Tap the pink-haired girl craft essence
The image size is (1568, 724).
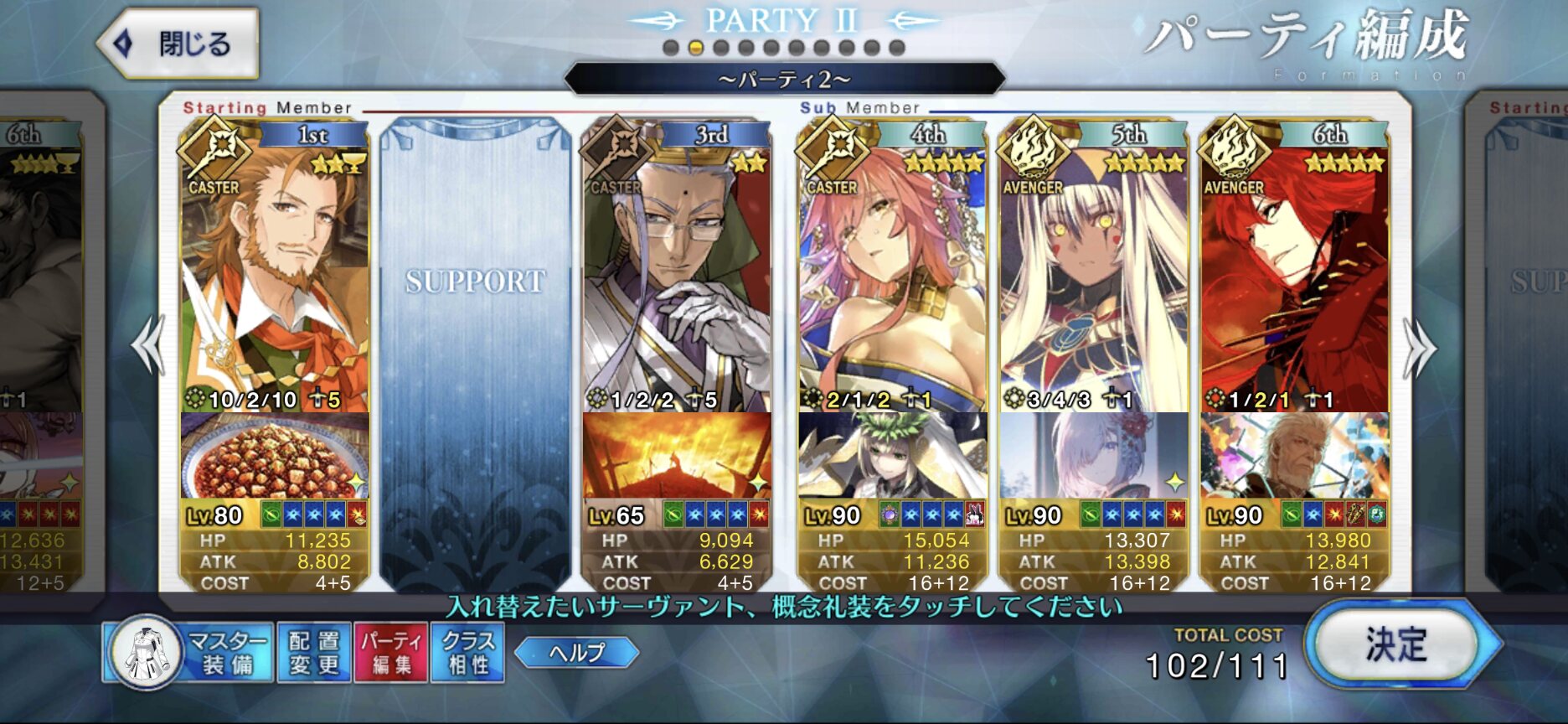point(1093,456)
